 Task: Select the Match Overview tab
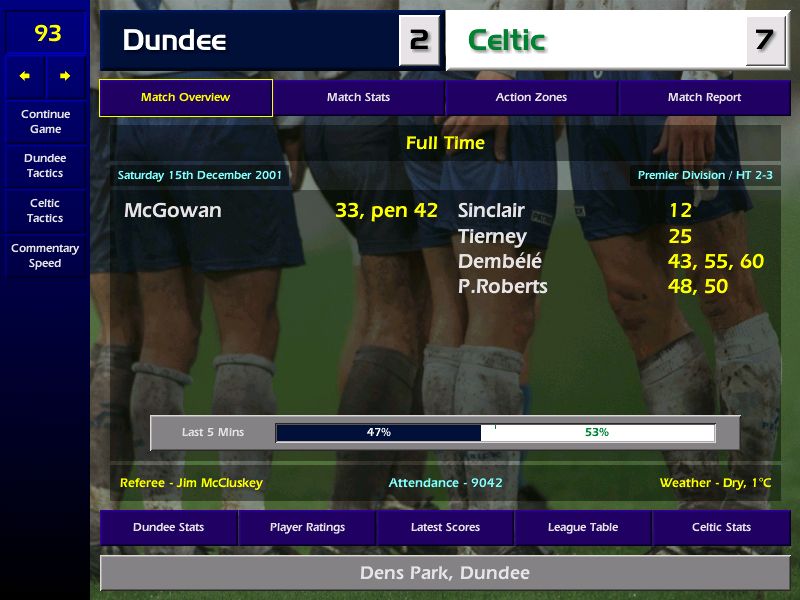[185, 98]
